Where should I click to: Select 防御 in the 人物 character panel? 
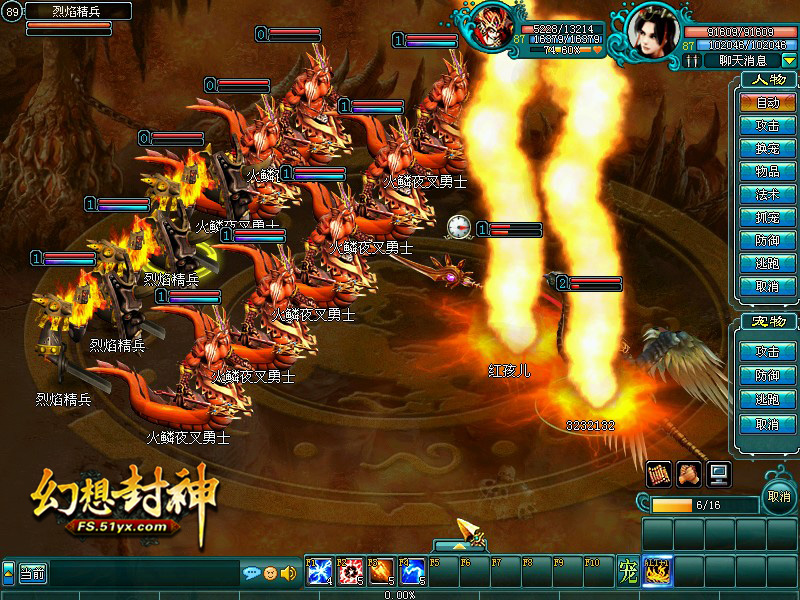pyautogui.click(x=767, y=240)
